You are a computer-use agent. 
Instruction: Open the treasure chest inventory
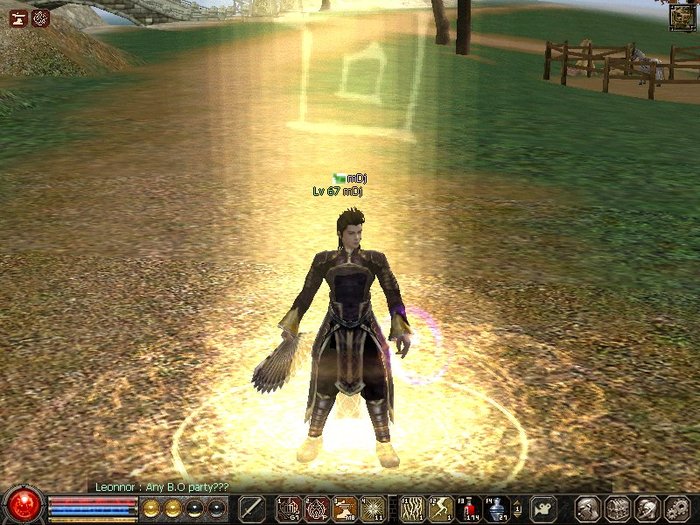pos(617,509)
